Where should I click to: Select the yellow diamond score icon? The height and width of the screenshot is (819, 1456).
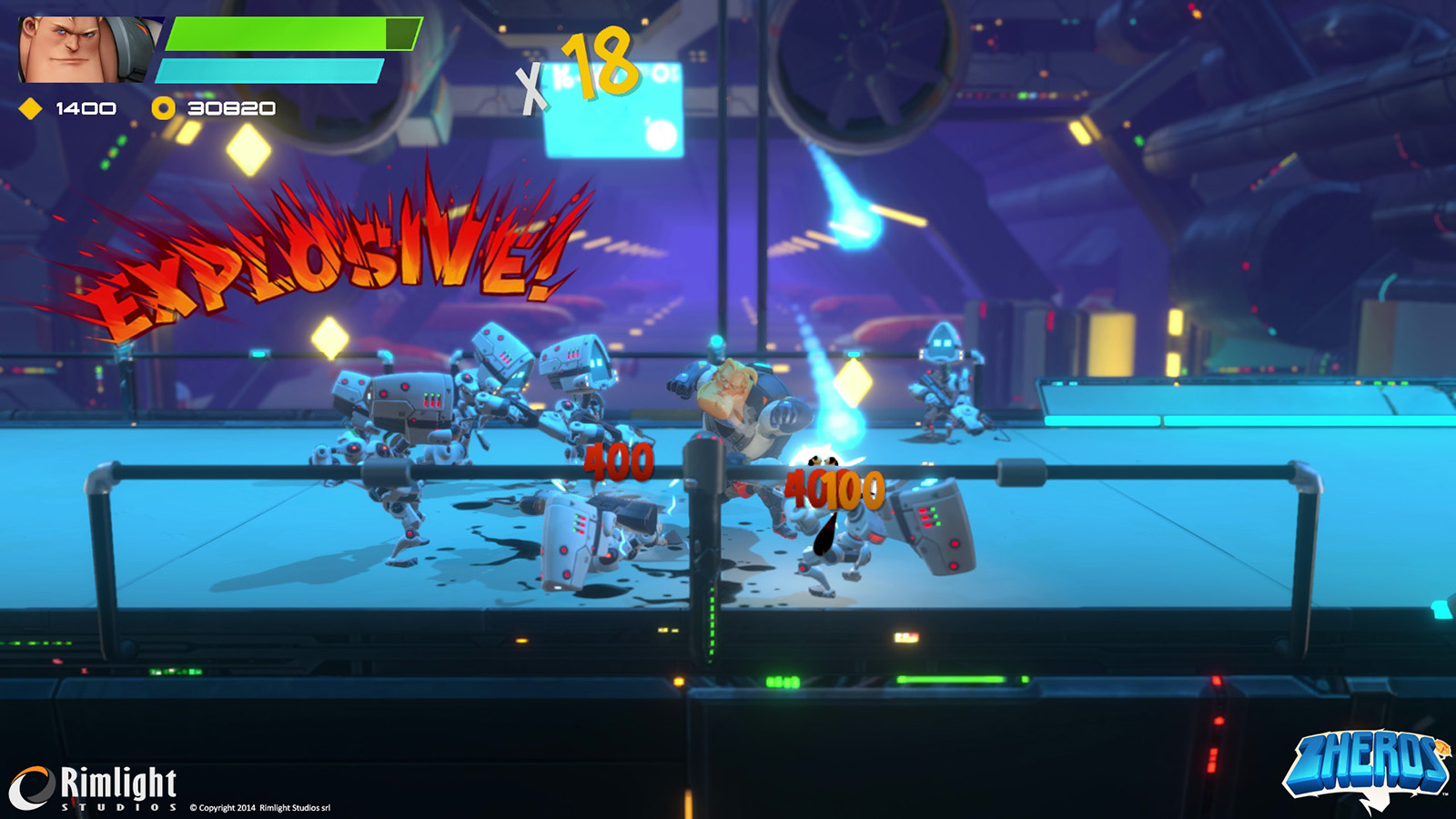(31, 109)
